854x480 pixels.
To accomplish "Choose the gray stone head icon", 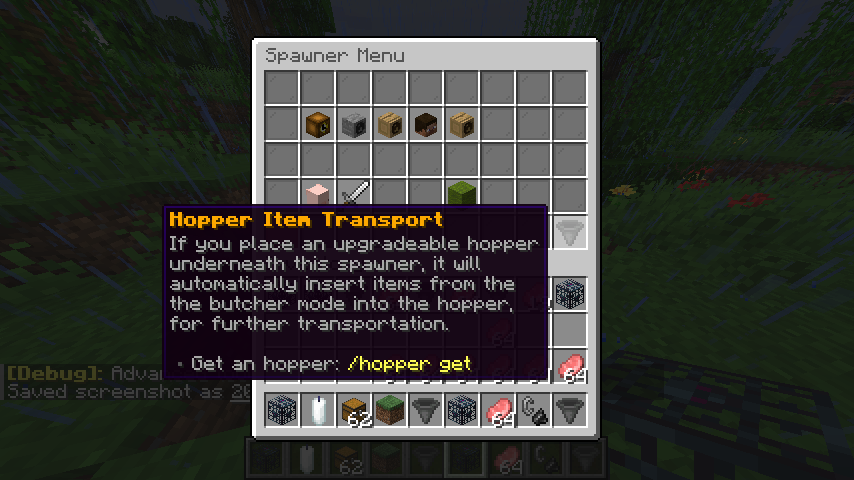I will [354, 124].
